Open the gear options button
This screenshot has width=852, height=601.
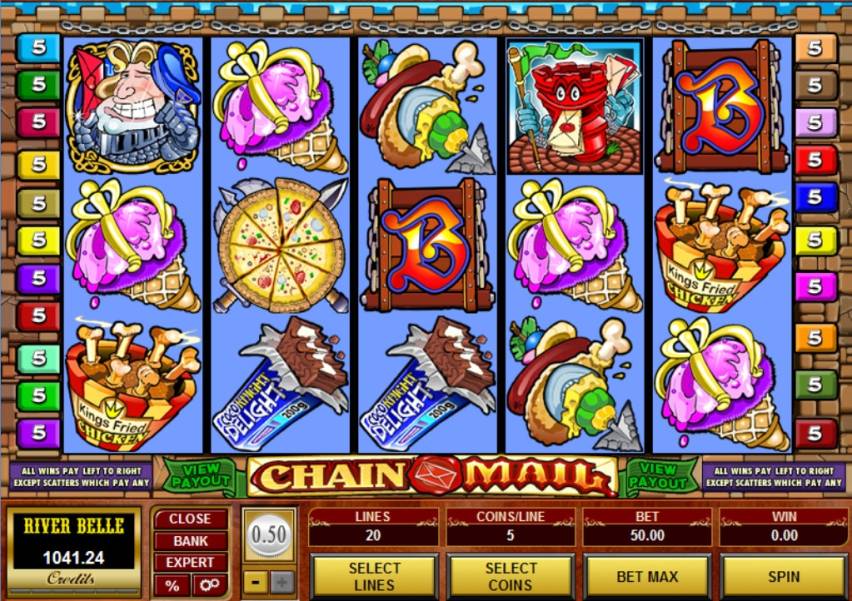(x=210, y=585)
